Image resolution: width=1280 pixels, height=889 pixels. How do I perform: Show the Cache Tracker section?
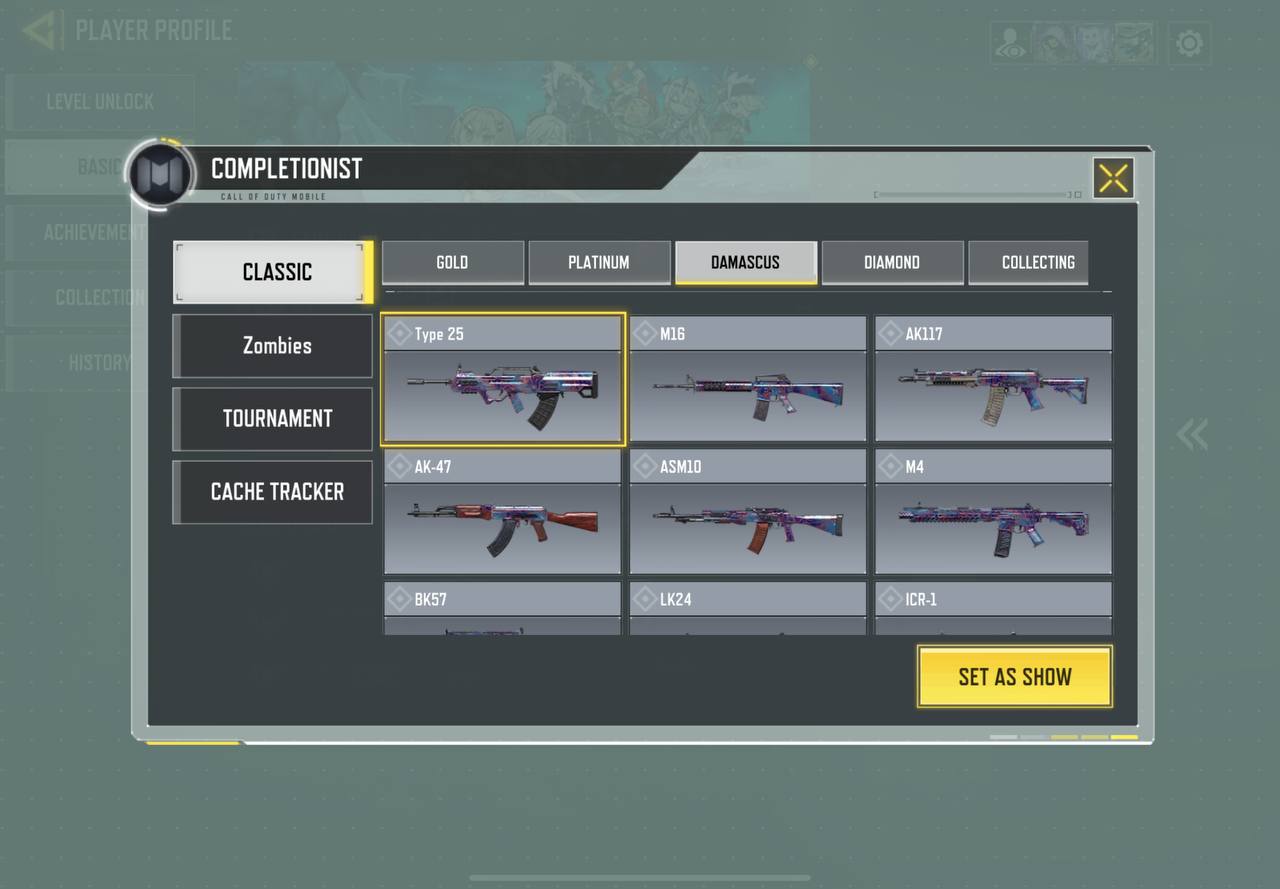272,492
